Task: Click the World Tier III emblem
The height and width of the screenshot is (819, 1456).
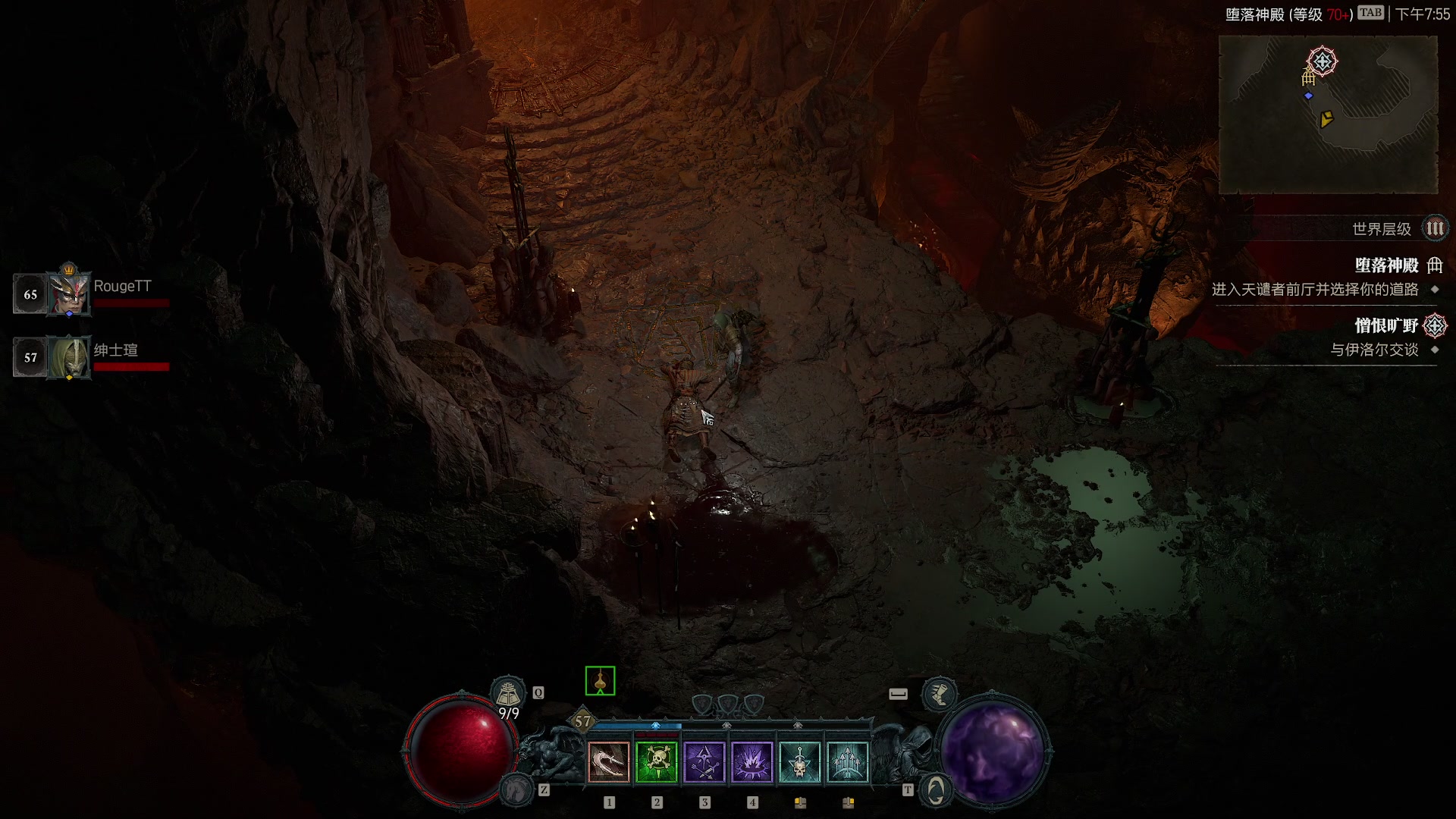Action: point(1435,229)
